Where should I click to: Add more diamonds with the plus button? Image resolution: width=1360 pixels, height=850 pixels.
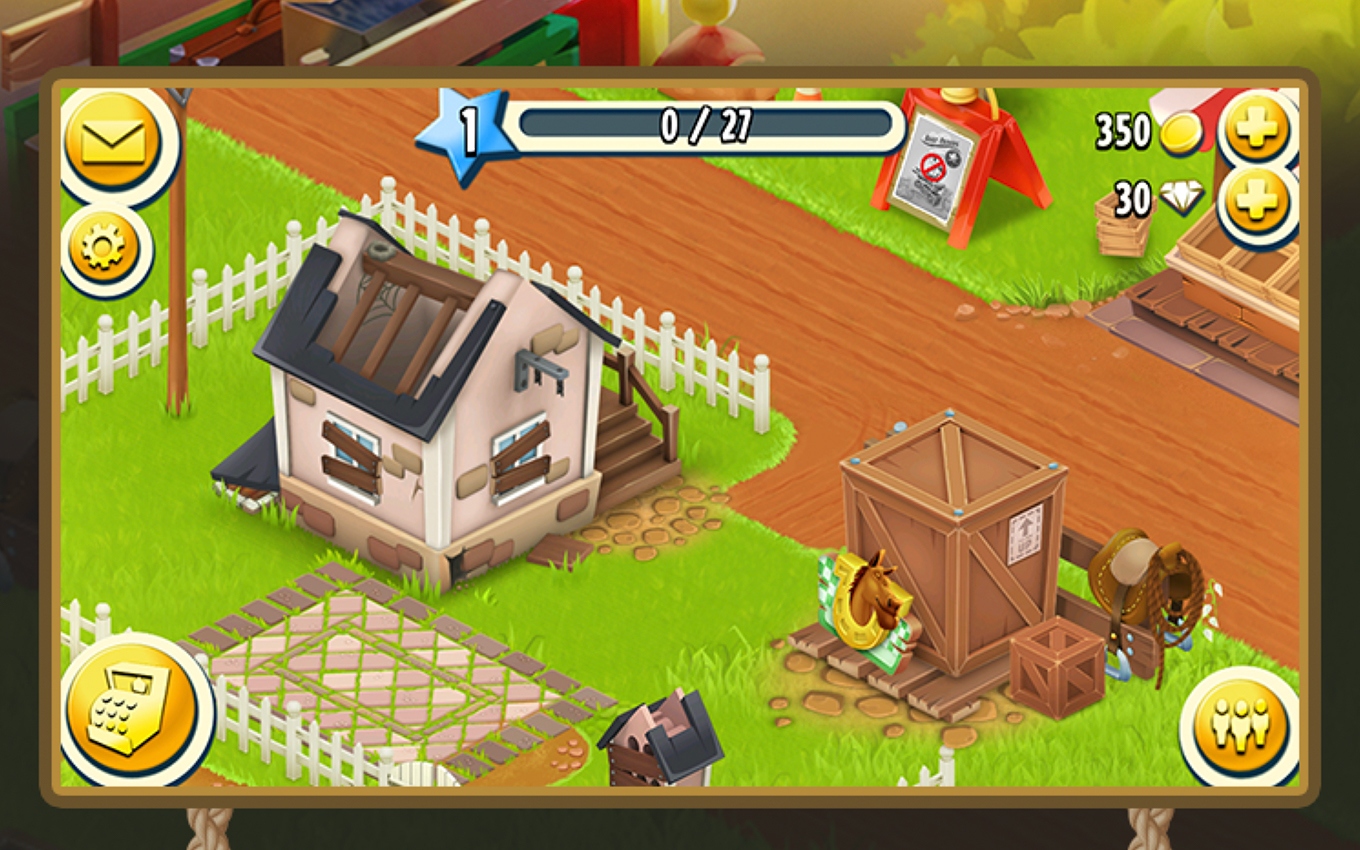[1257, 202]
